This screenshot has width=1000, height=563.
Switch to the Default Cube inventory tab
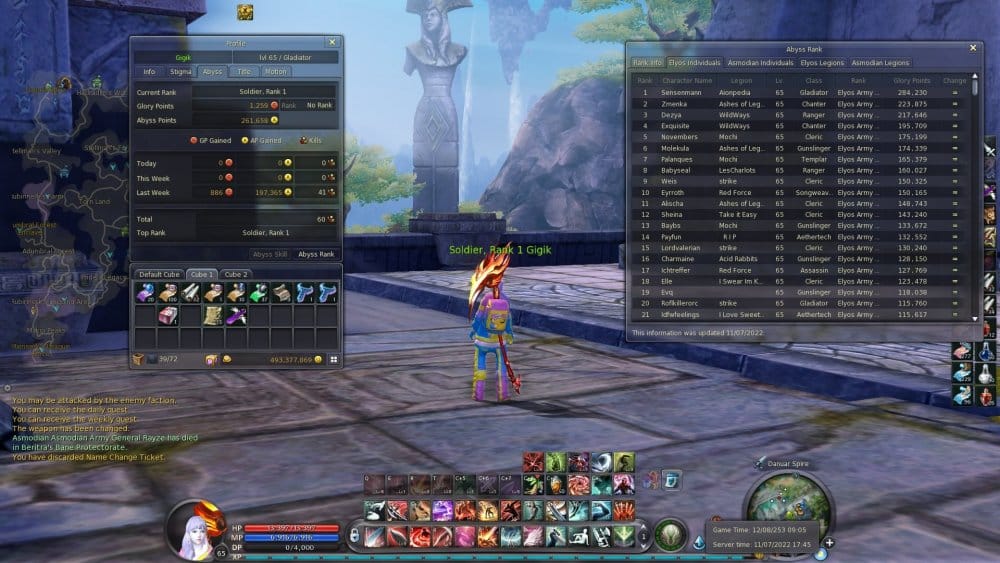[x=158, y=274]
